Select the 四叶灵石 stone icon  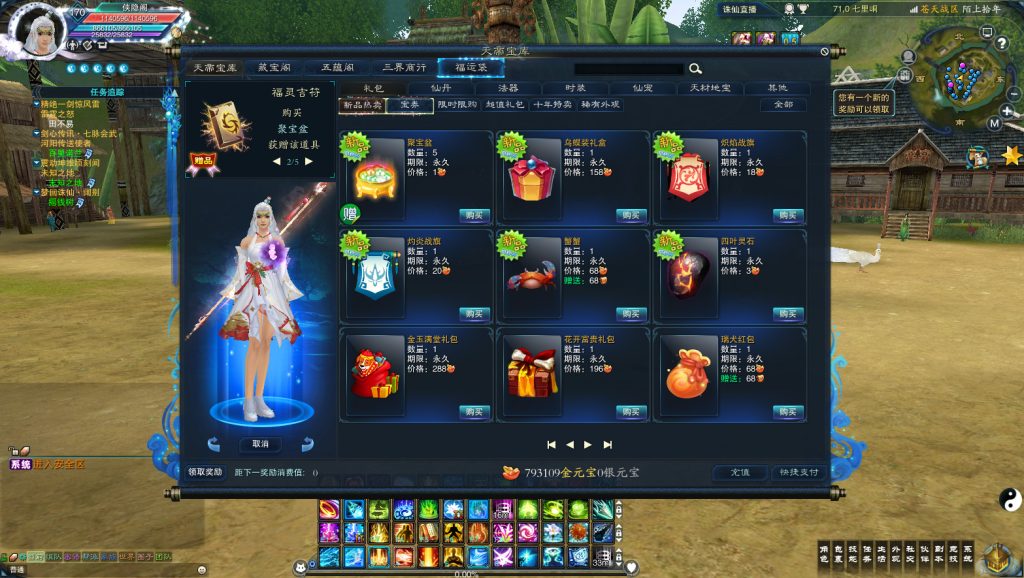[687, 274]
